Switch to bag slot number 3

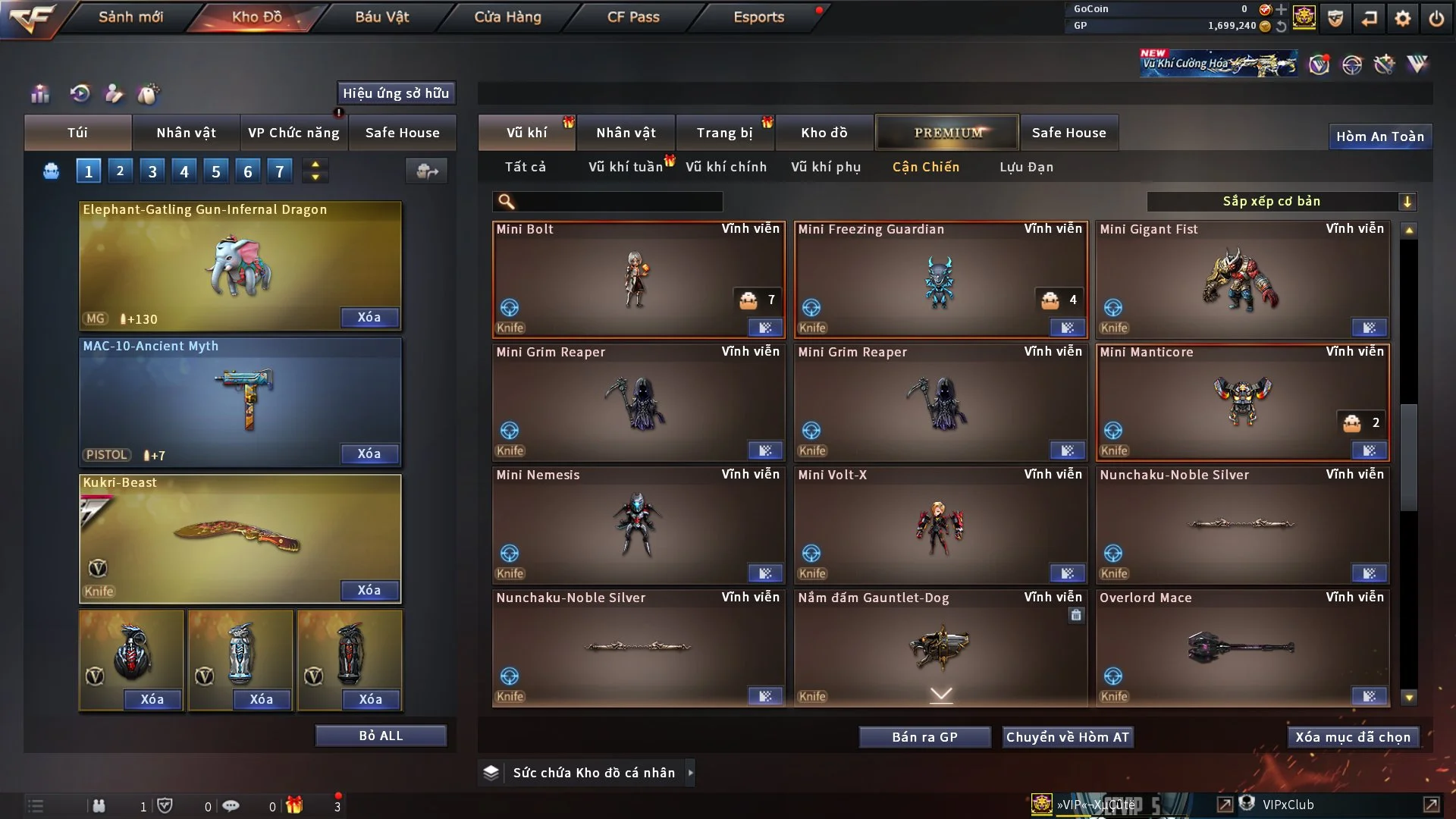(x=152, y=171)
